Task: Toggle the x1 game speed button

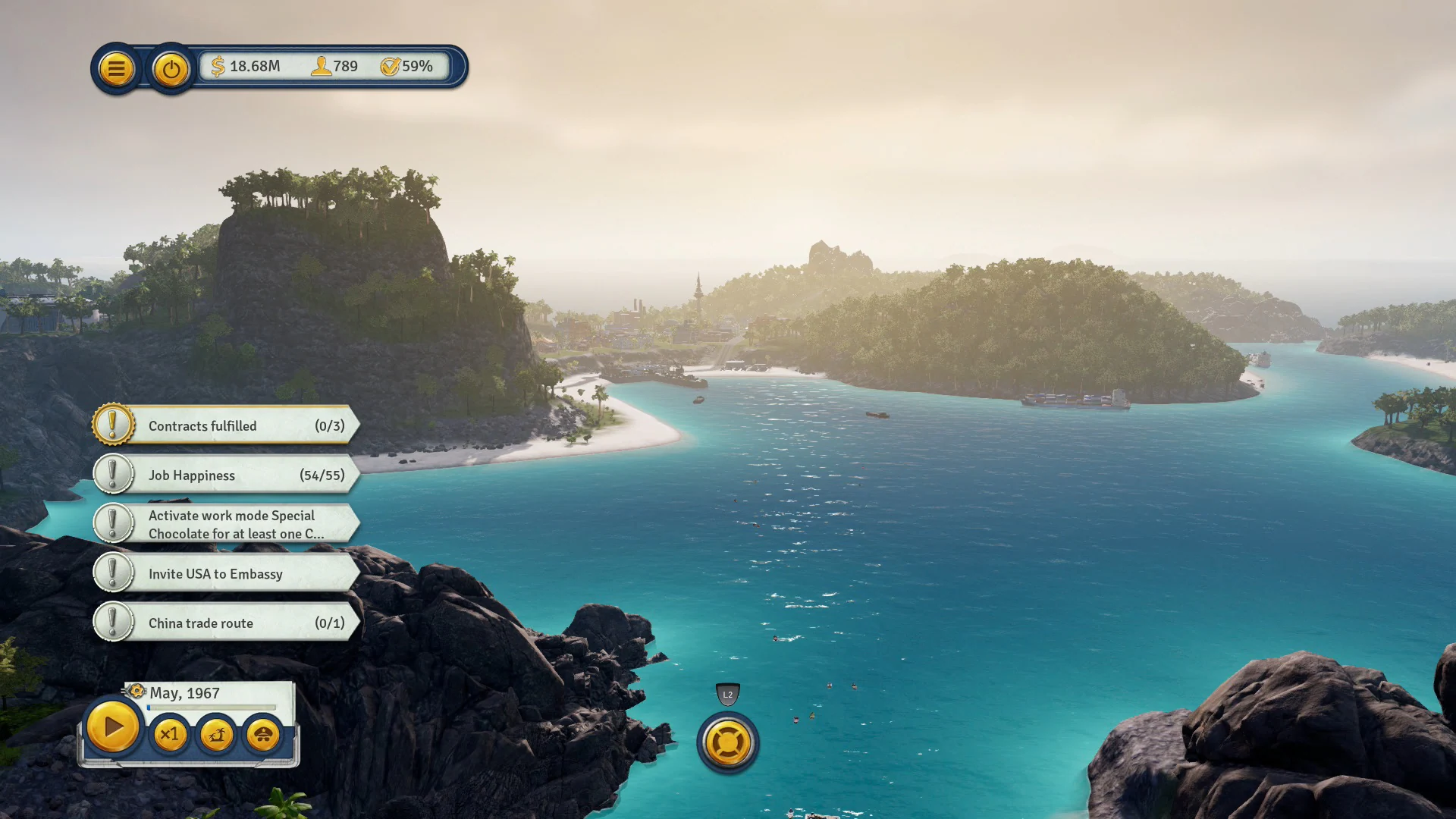Action: pyautogui.click(x=169, y=734)
